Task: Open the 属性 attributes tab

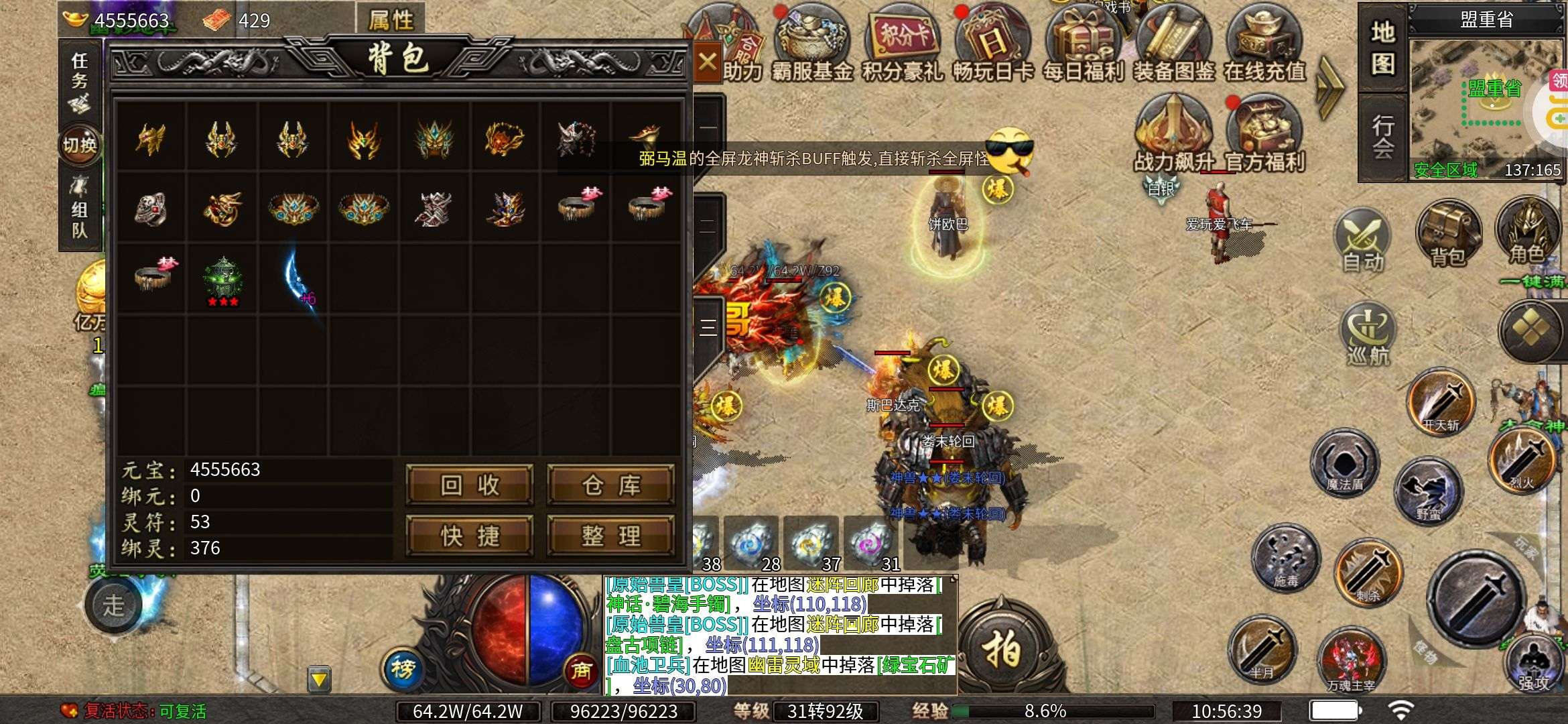Action: tap(391, 19)
